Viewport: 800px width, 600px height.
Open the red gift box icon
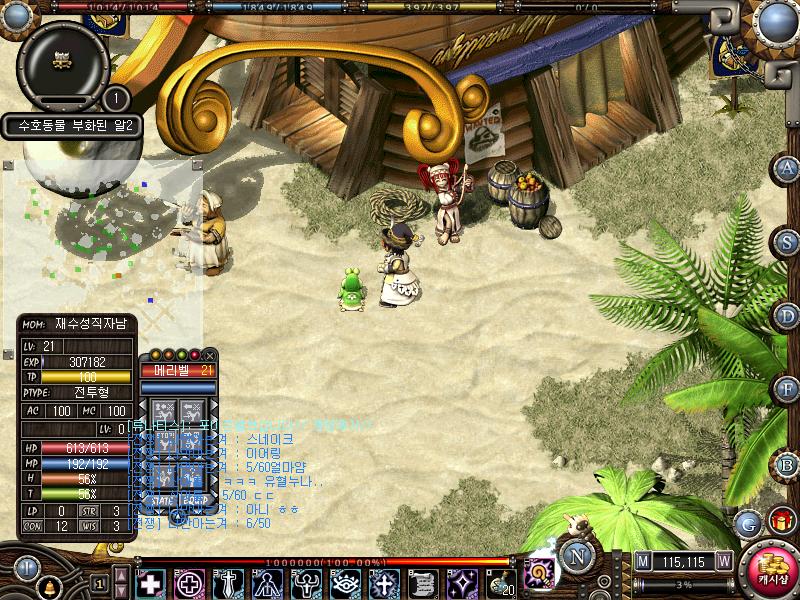point(780,521)
